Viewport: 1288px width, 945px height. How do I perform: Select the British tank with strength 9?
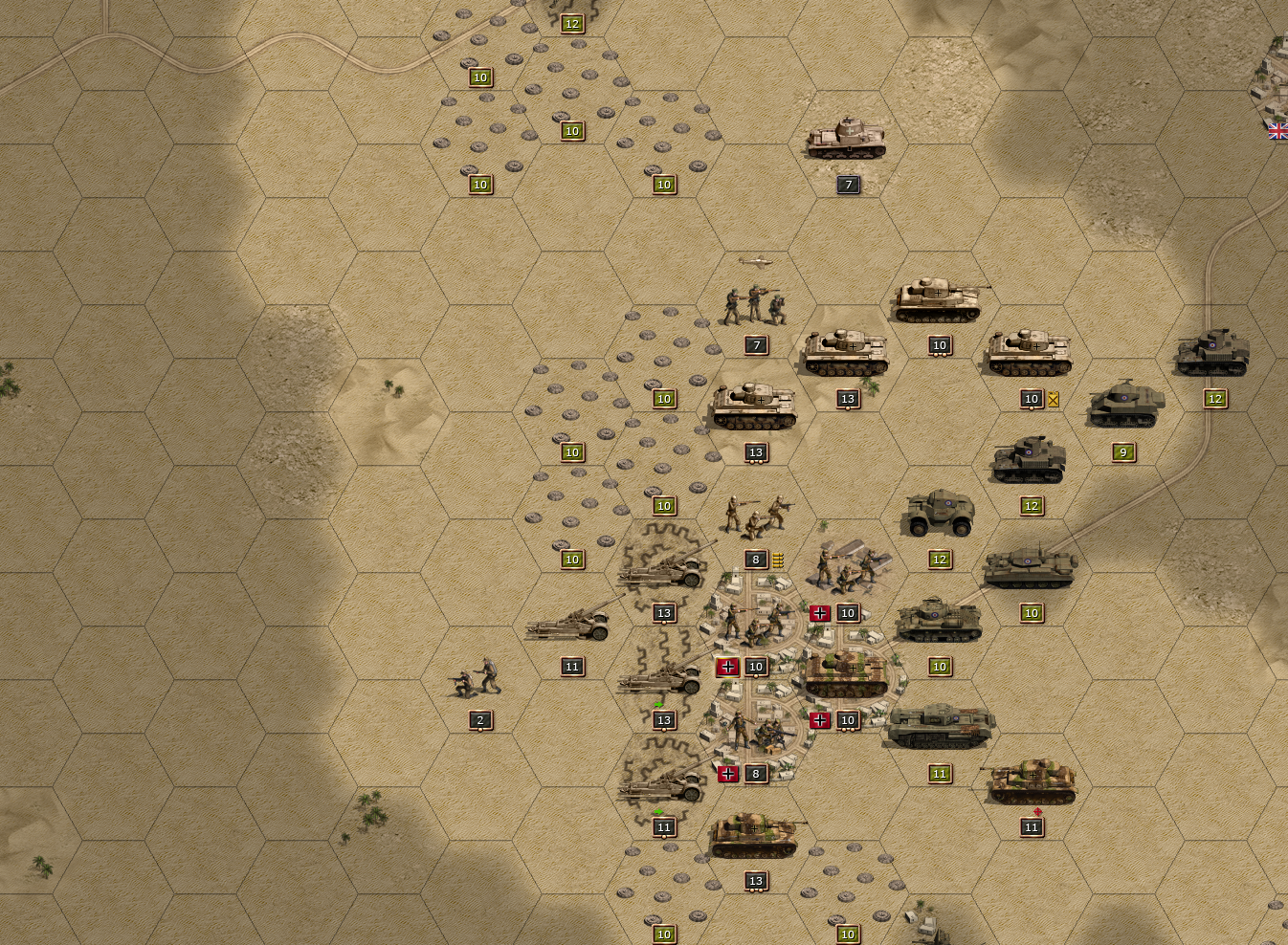(x=1125, y=405)
